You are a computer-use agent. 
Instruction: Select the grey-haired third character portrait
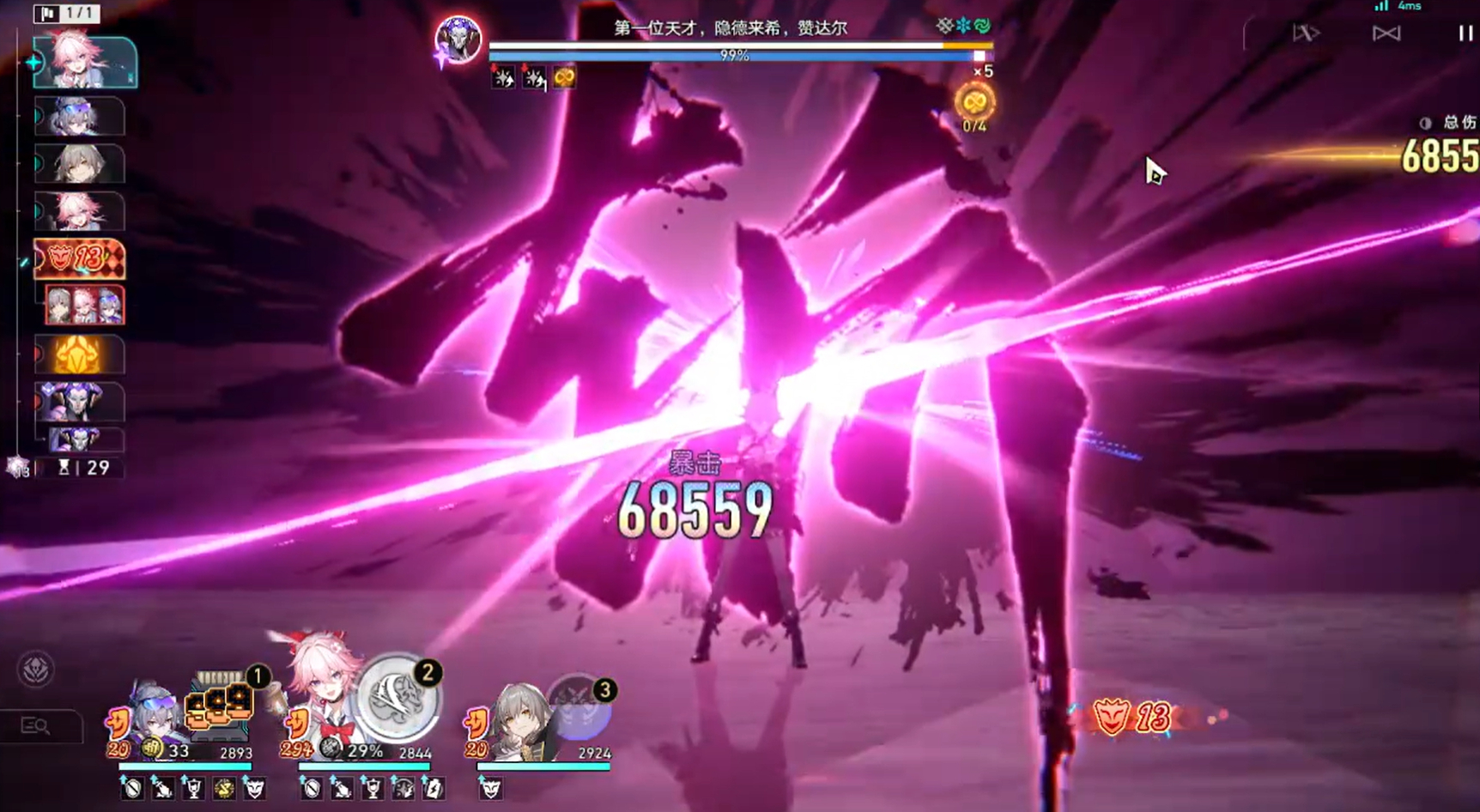519,719
